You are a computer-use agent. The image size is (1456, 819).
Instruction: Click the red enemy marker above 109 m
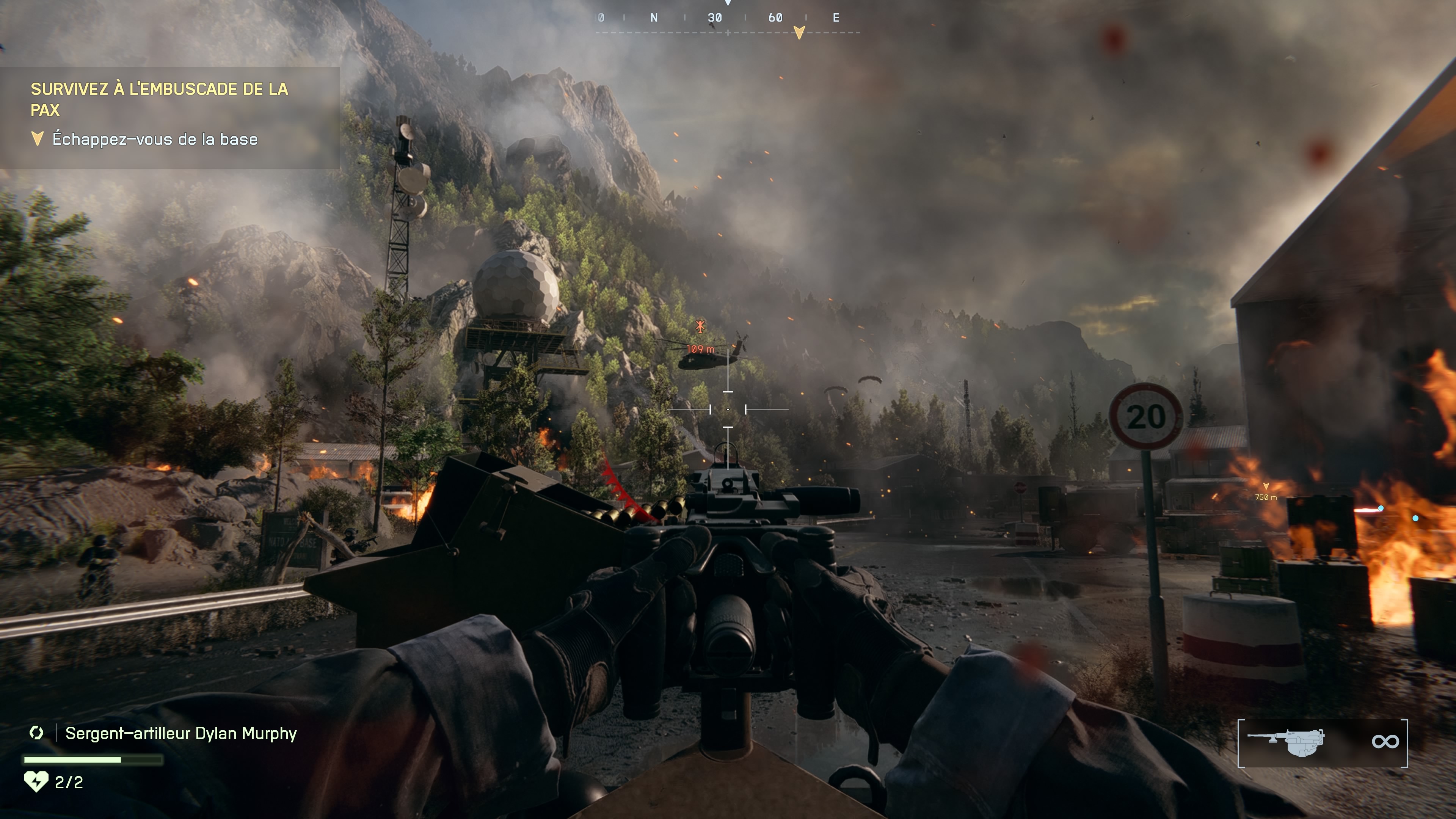click(x=700, y=326)
